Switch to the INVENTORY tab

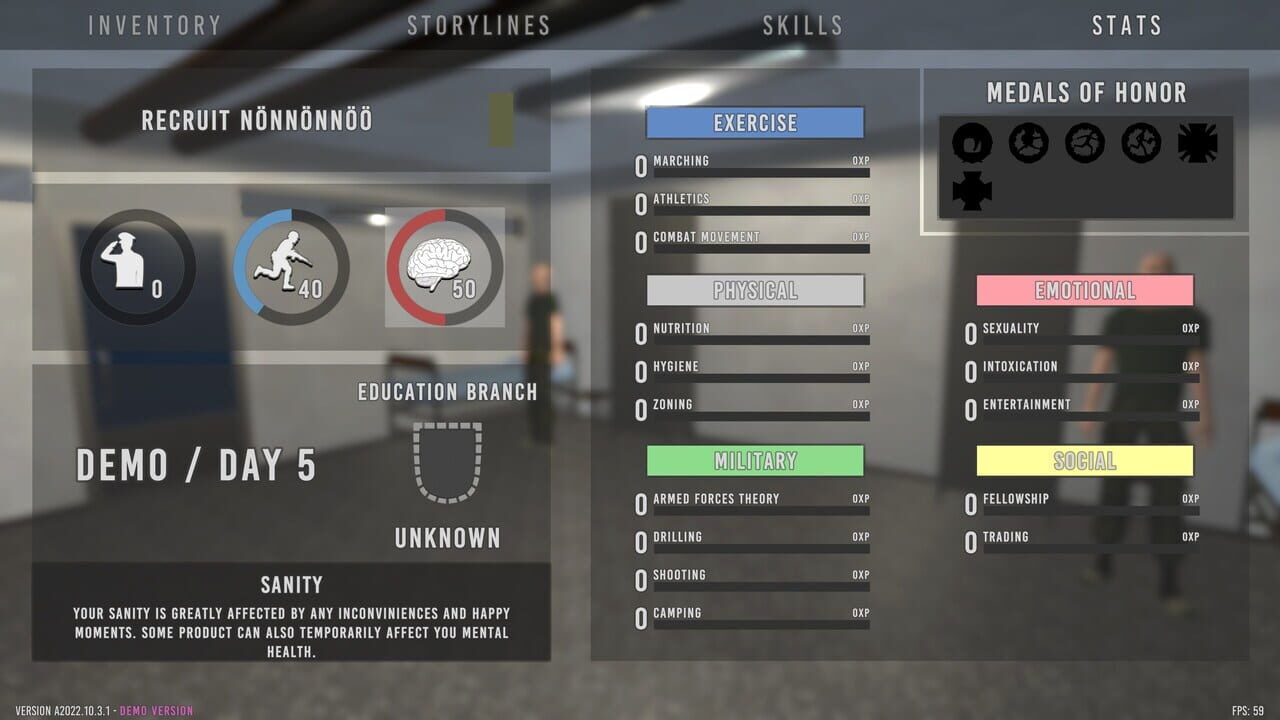point(154,25)
